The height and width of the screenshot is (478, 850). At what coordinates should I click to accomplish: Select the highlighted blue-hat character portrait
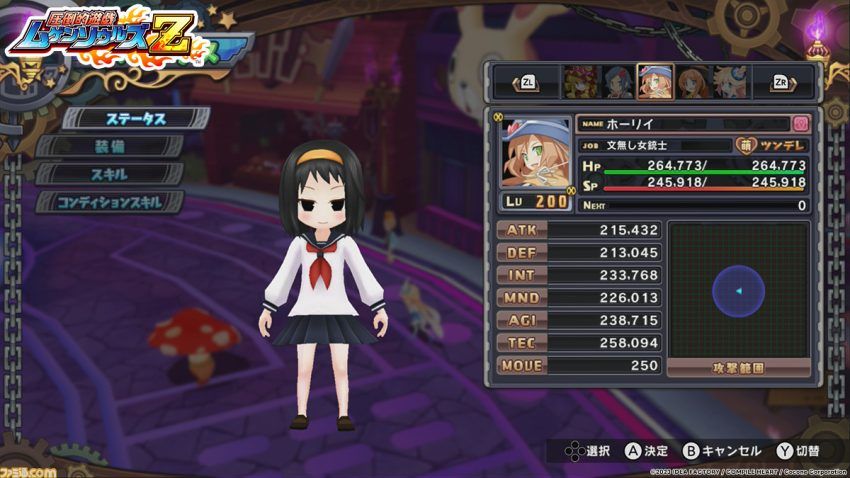click(x=655, y=82)
